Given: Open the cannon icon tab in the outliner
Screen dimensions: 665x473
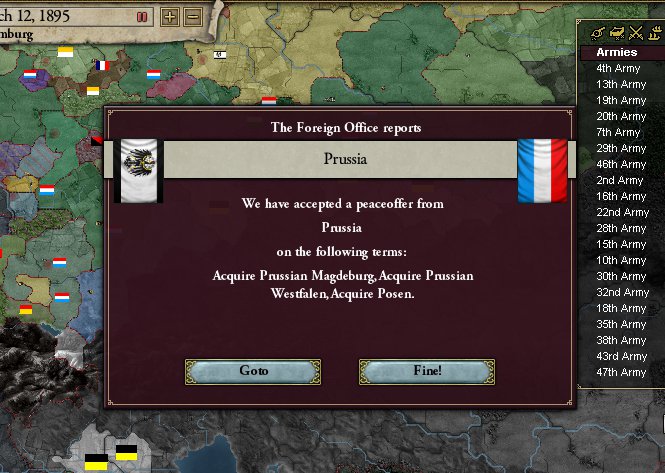Looking at the screenshot, I should click(x=598, y=32).
